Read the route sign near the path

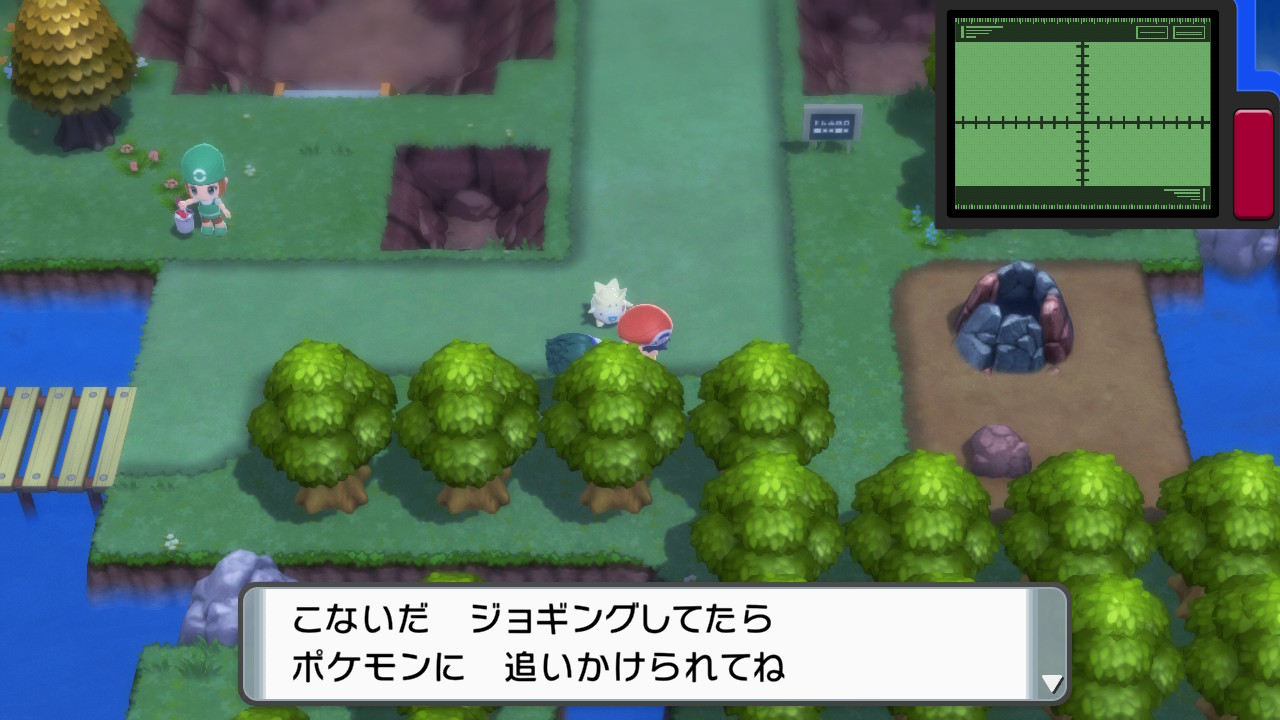point(833,125)
